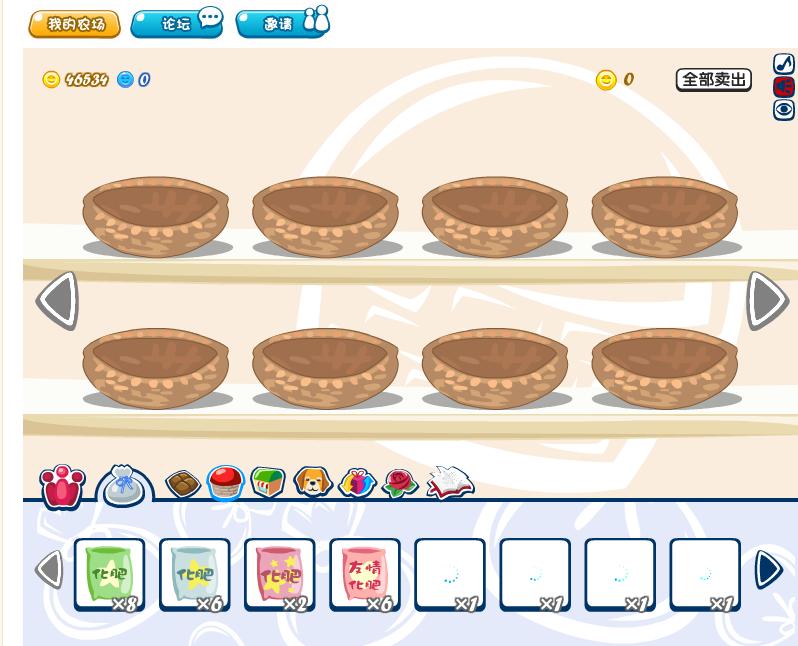Click the 邀请 invite friends button
Screen dimensions: 798x646
(282, 23)
